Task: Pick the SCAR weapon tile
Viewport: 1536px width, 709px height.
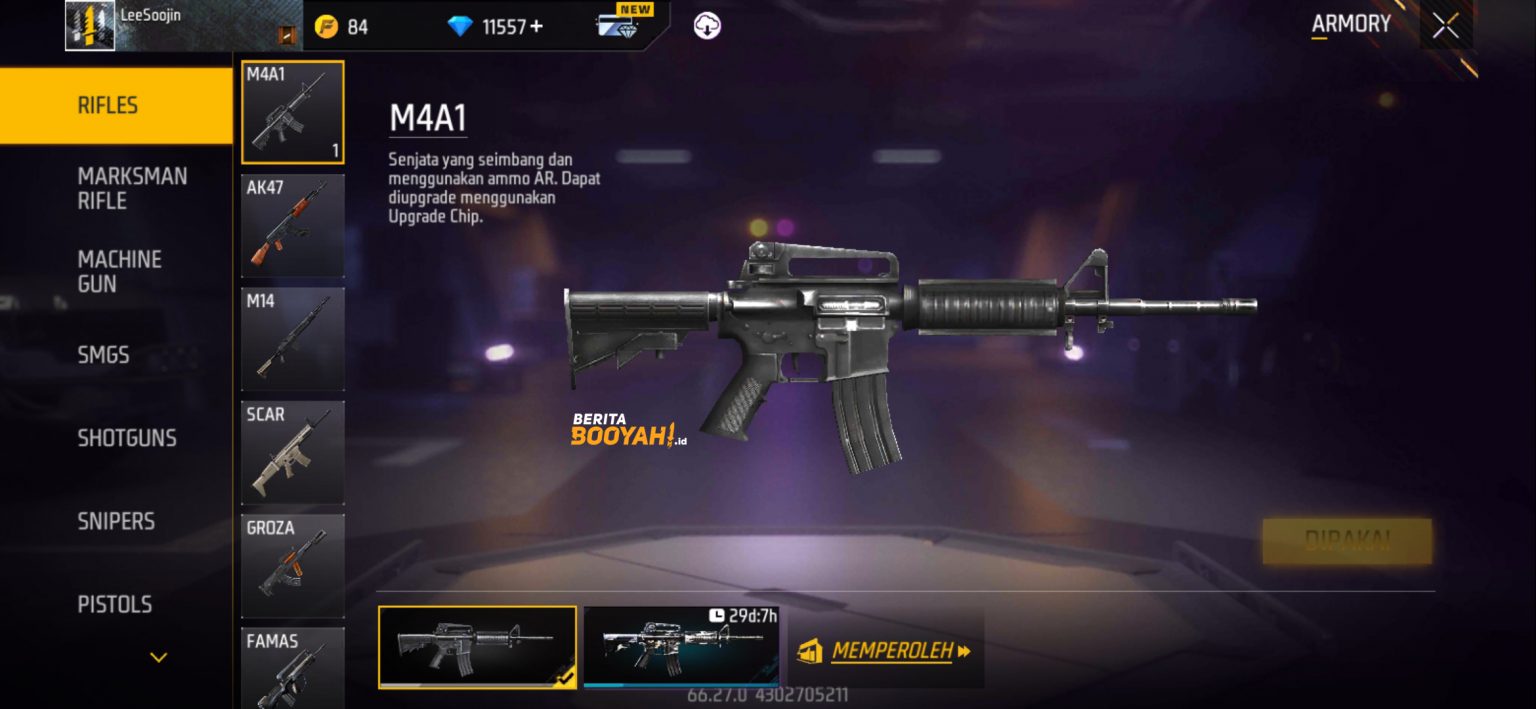Action: pyautogui.click(x=293, y=452)
